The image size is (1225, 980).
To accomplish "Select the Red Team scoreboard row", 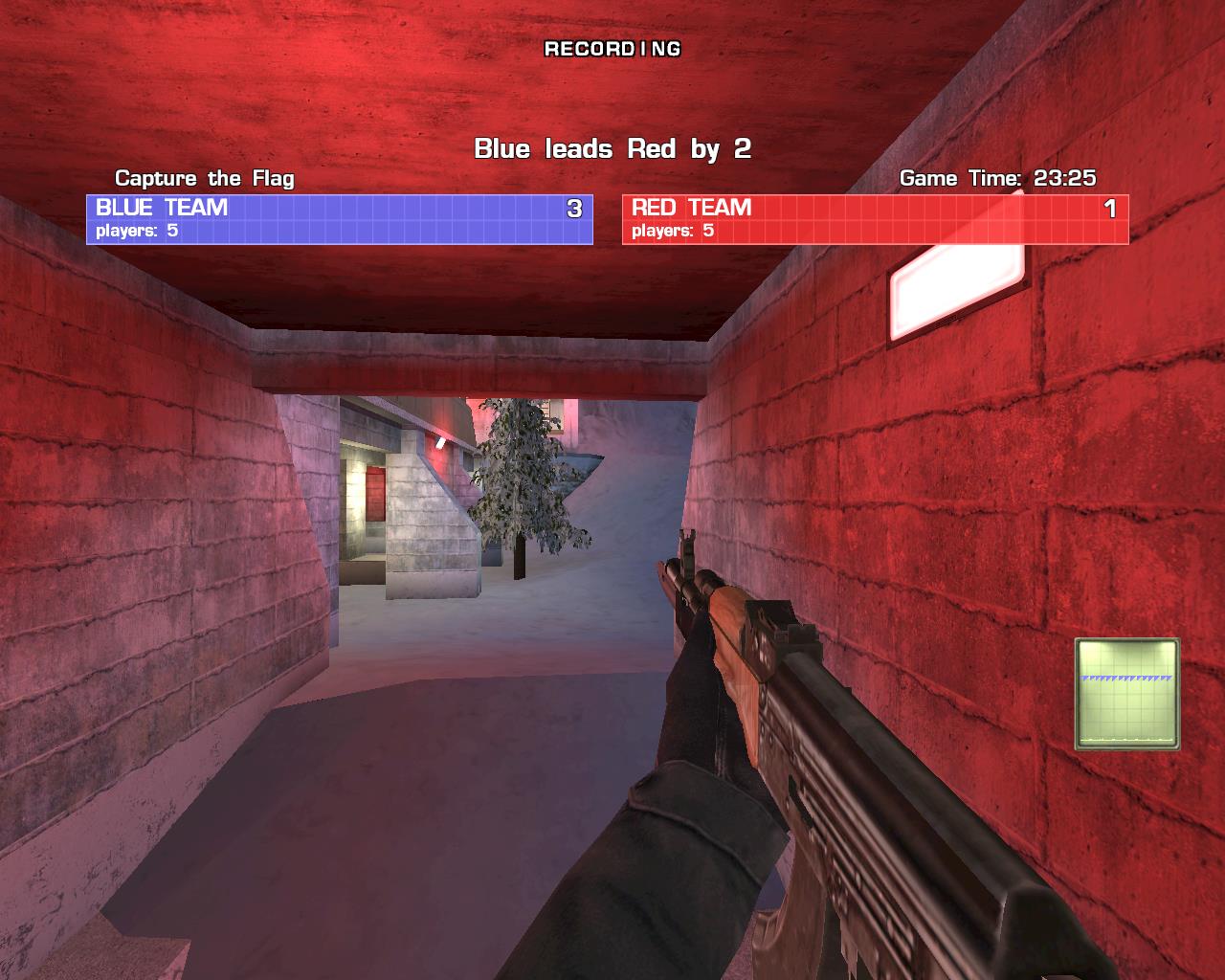I will point(875,219).
